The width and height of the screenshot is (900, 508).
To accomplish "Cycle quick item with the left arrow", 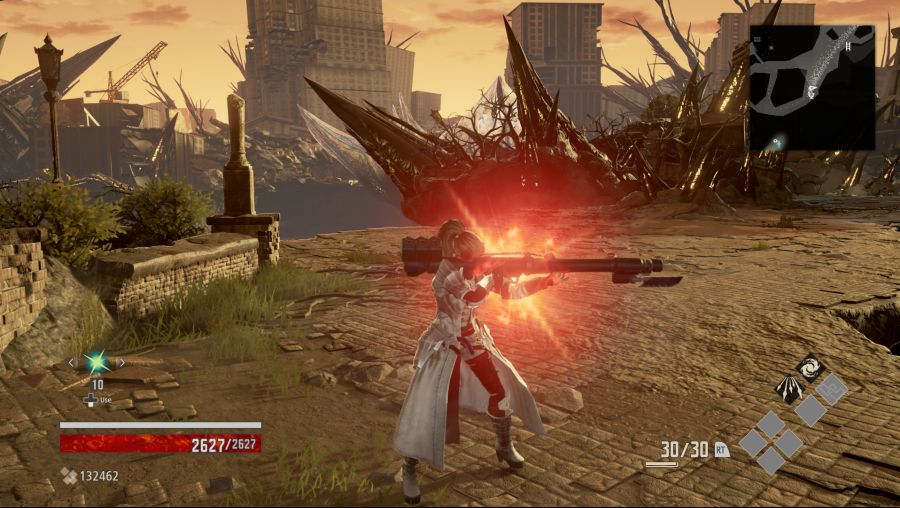I will (x=71, y=362).
